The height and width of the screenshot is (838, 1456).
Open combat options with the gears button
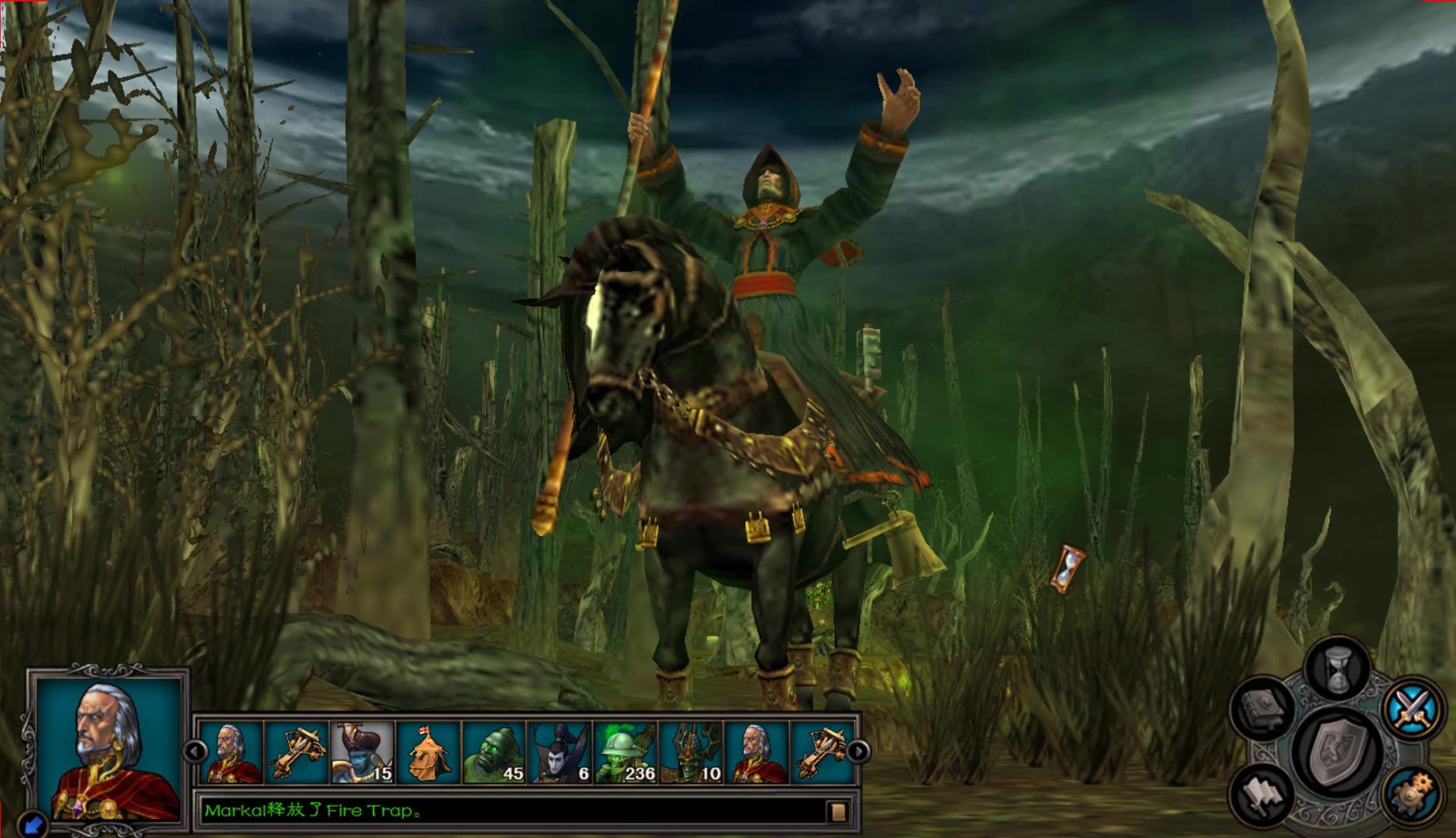point(1411,793)
